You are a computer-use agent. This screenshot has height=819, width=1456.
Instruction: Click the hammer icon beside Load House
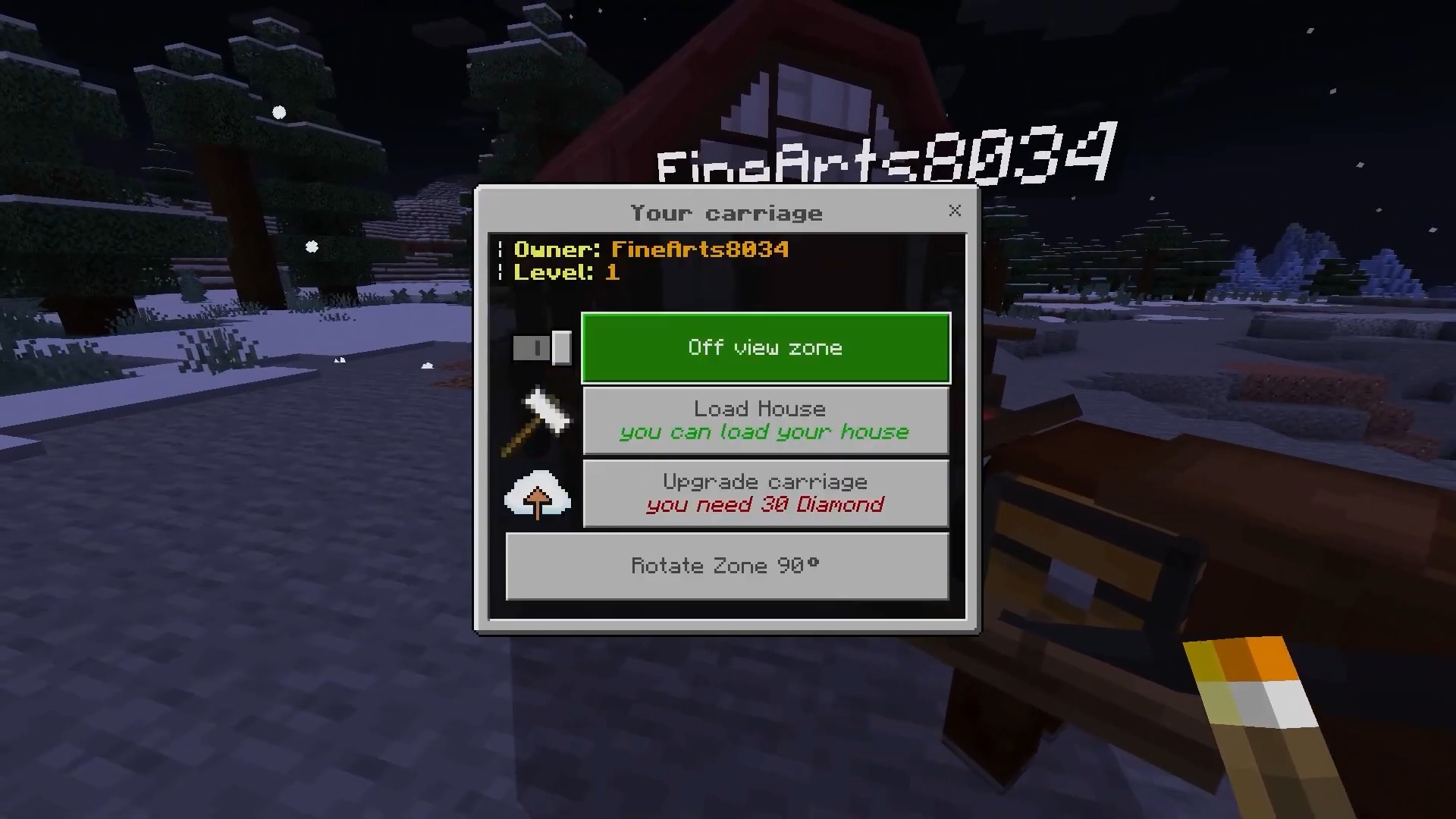538,421
